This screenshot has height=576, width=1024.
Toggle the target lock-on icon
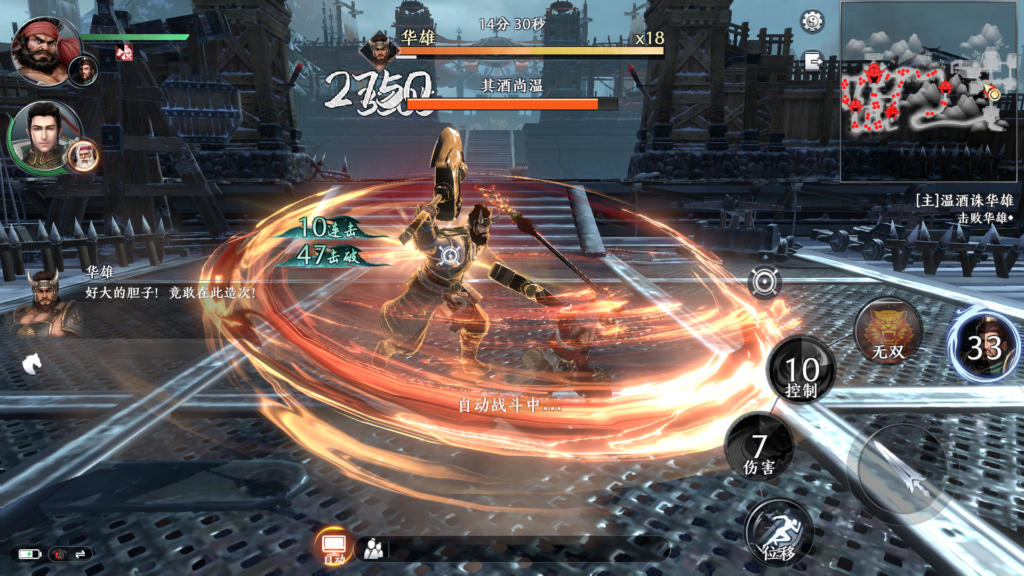point(766,283)
